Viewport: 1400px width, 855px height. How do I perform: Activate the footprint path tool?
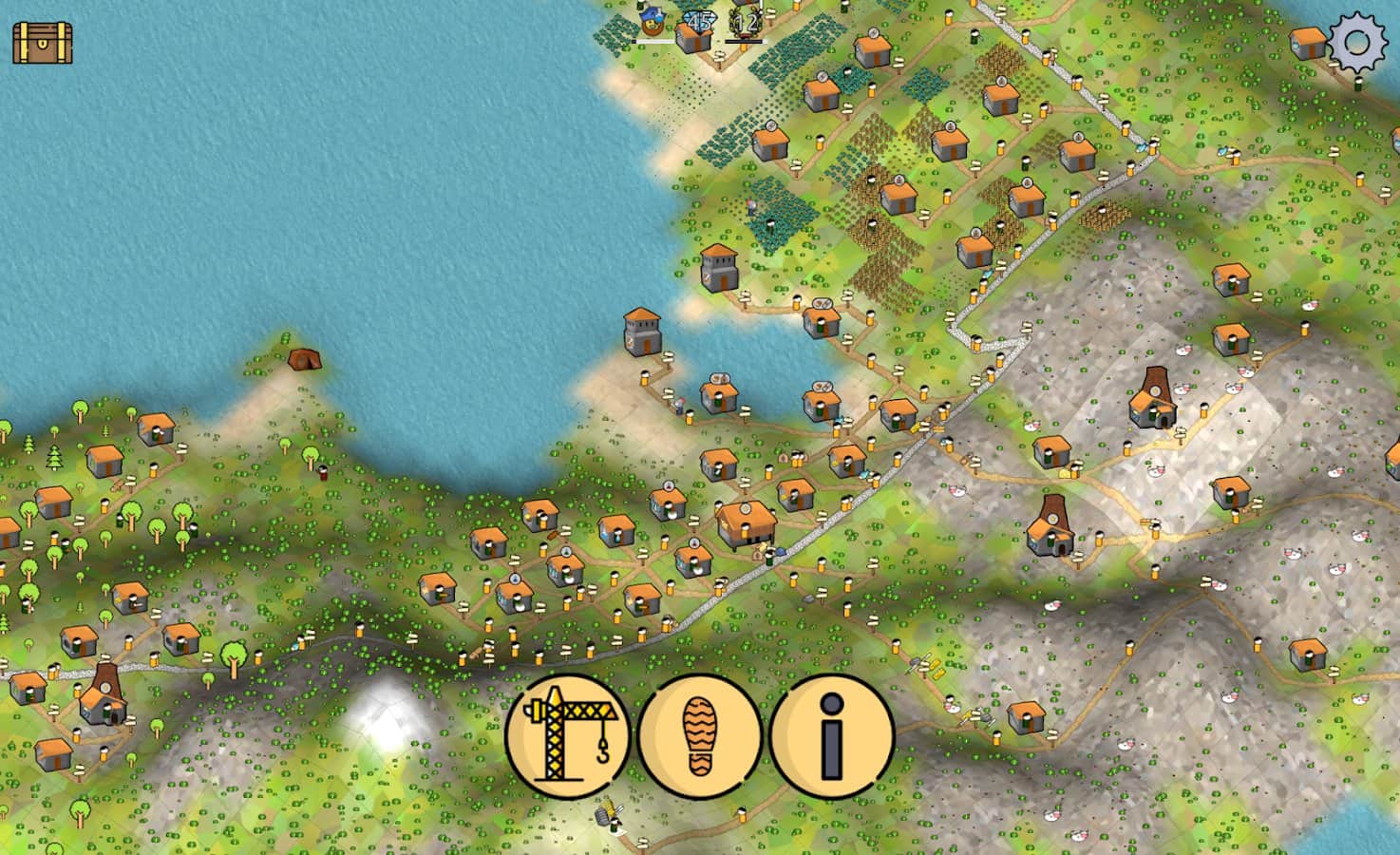(x=700, y=737)
